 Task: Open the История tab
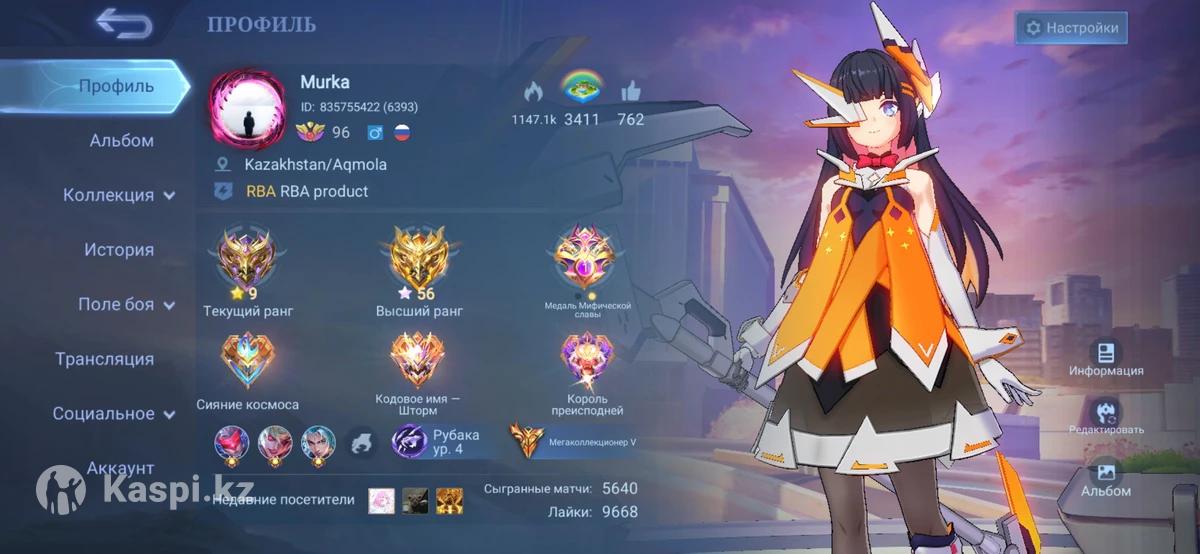click(118, 250)
